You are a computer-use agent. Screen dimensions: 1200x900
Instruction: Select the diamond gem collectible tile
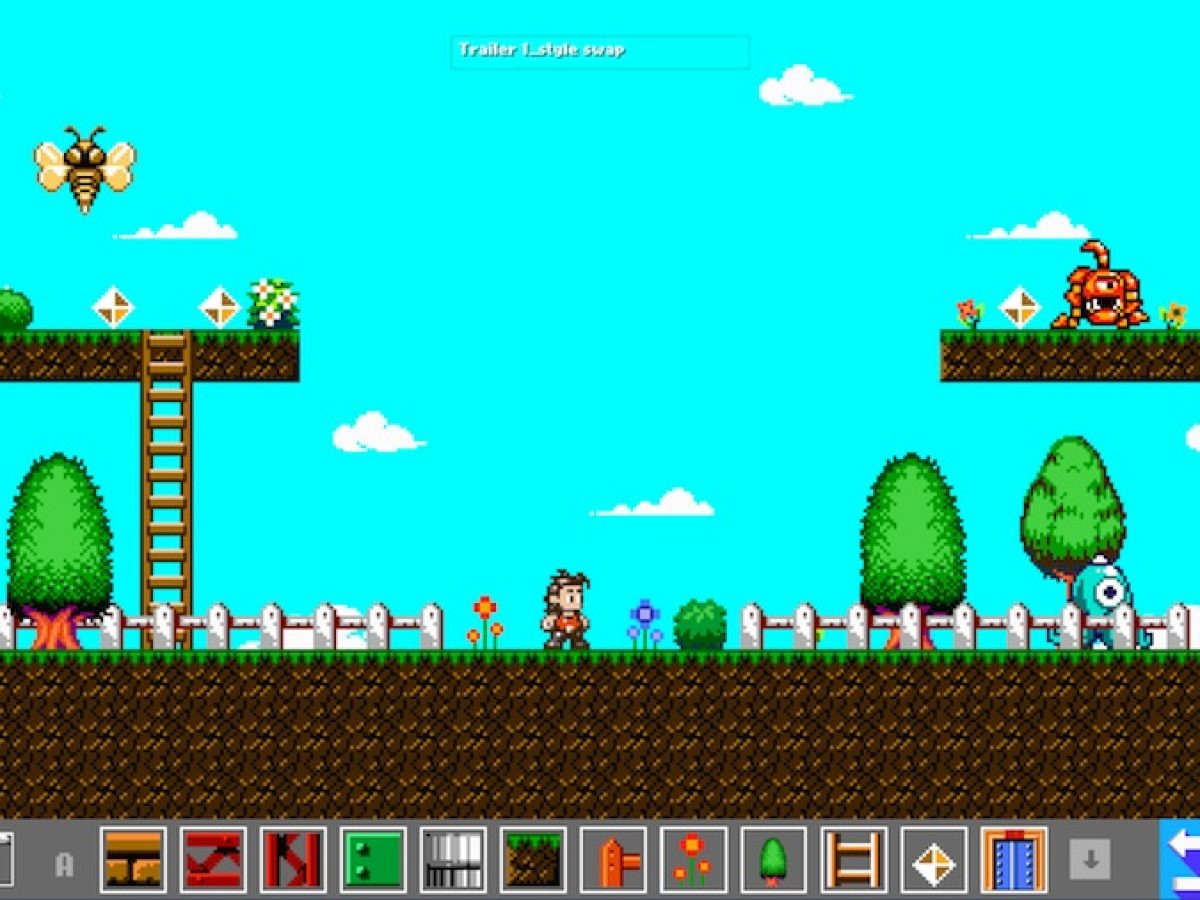click(x=934, y=860)
